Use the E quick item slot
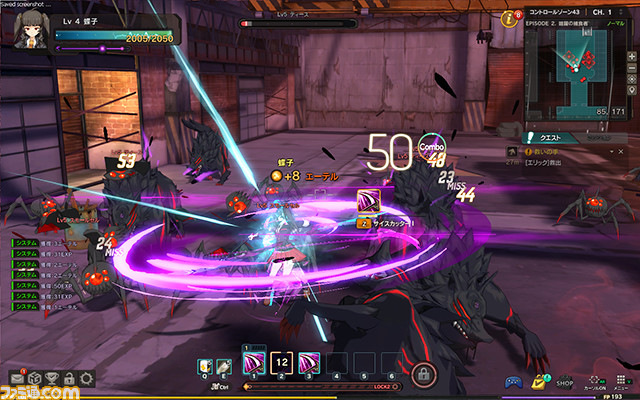The height and width of the screenshot is (400, 640). (226, 366)
